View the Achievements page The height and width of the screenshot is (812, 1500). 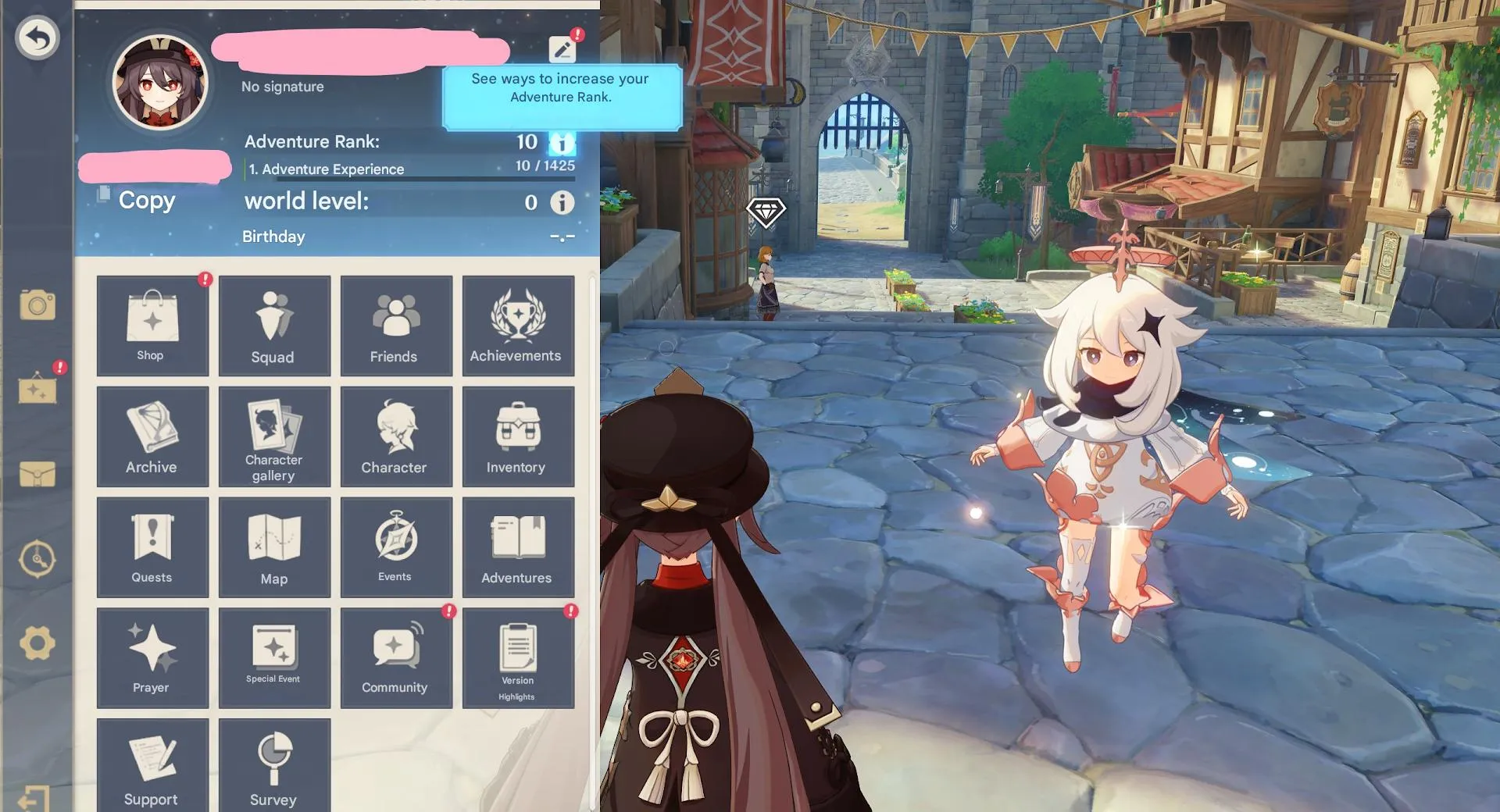518,326
